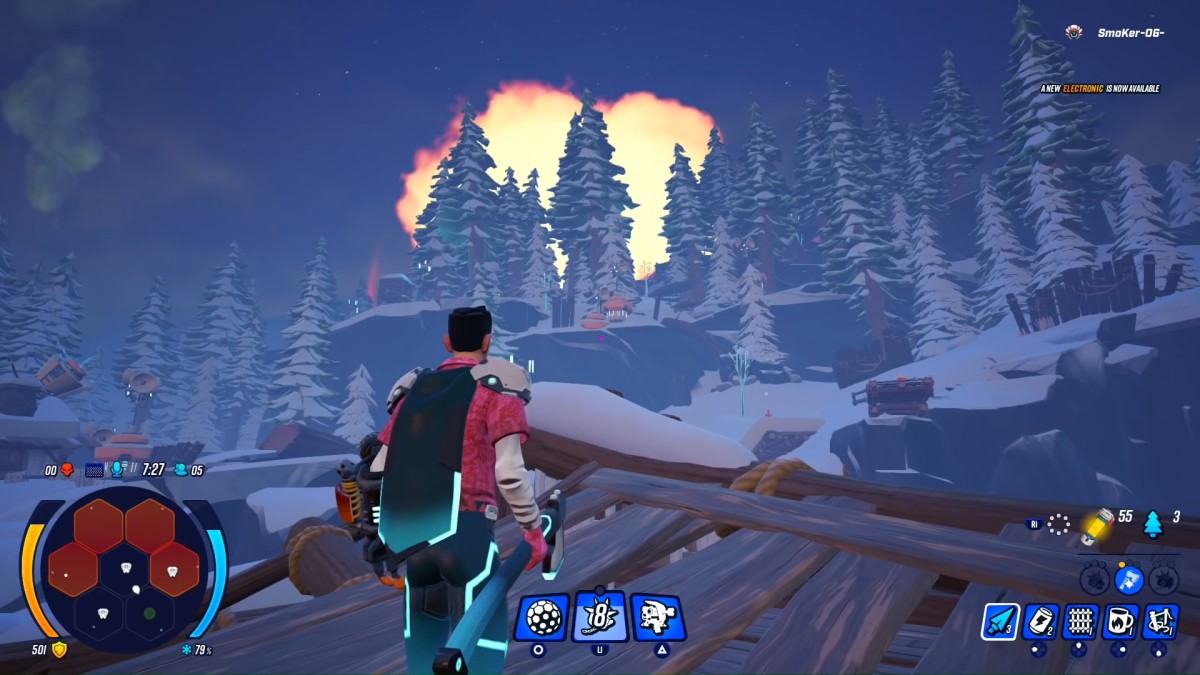This screenshot has height=675, width=1200.
Task: Select the tripwire trap item slot
Action: (x=1160, y=621)
